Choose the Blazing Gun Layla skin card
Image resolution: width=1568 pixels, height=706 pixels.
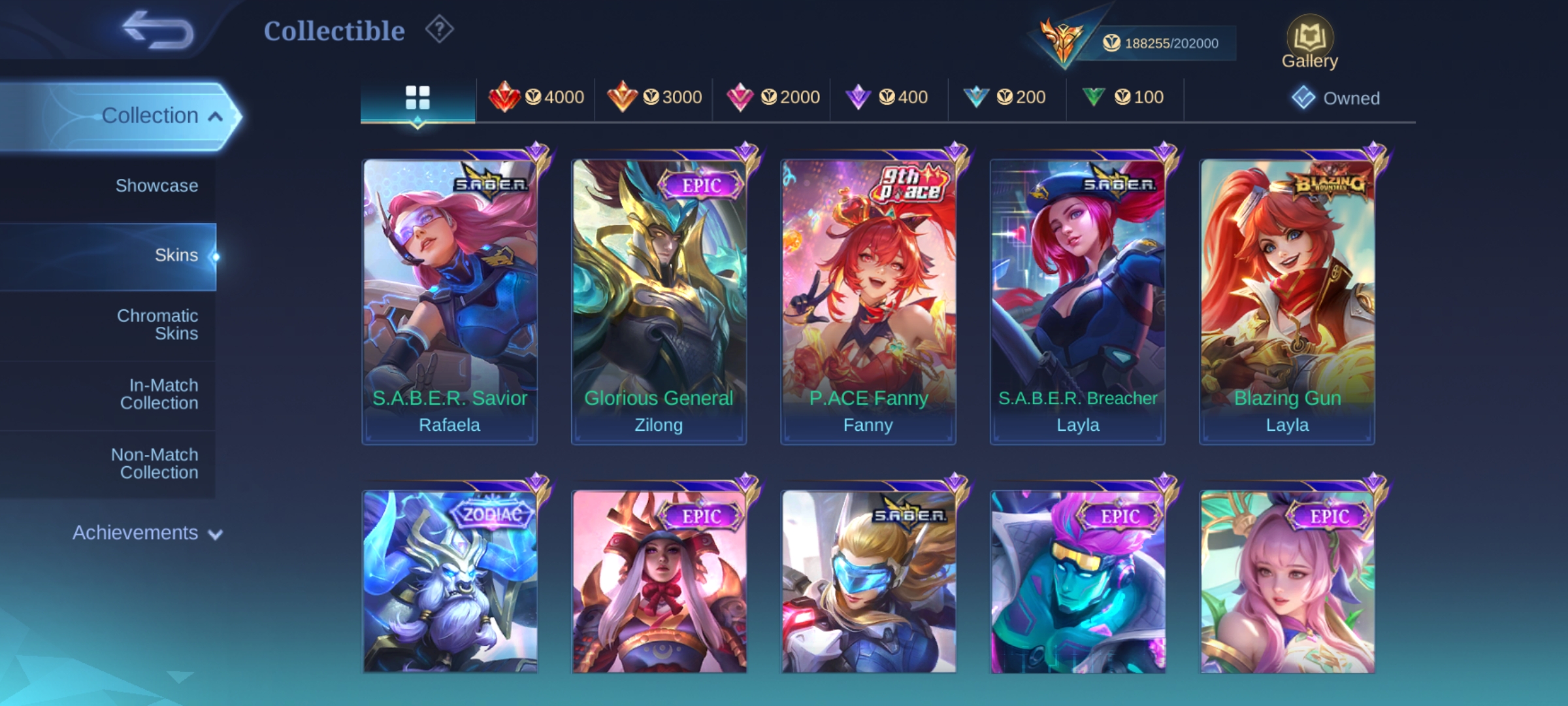(x=1287, y=302)
